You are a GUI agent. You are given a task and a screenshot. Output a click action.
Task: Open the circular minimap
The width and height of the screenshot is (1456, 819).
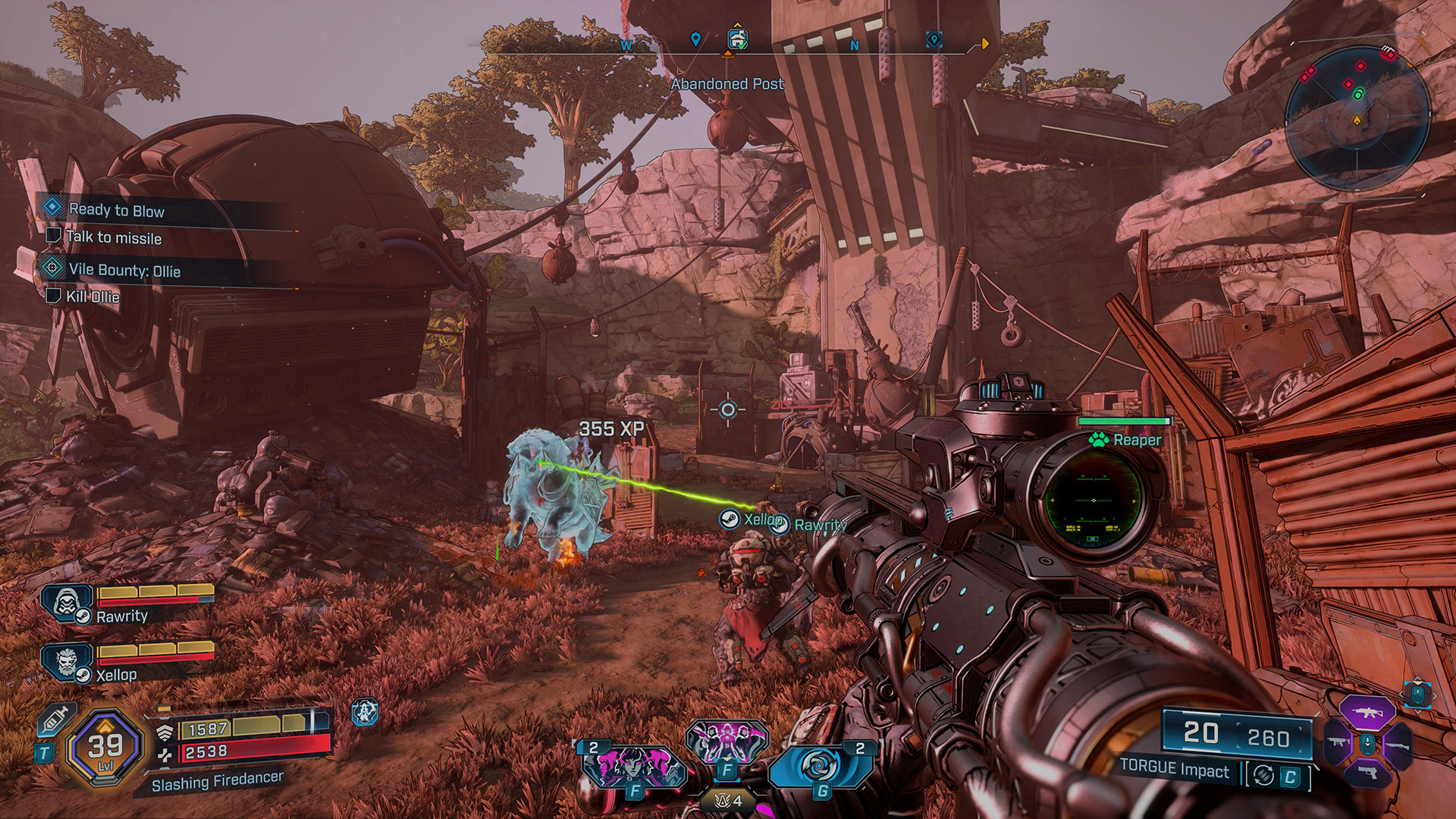[x=1357, y=118]
